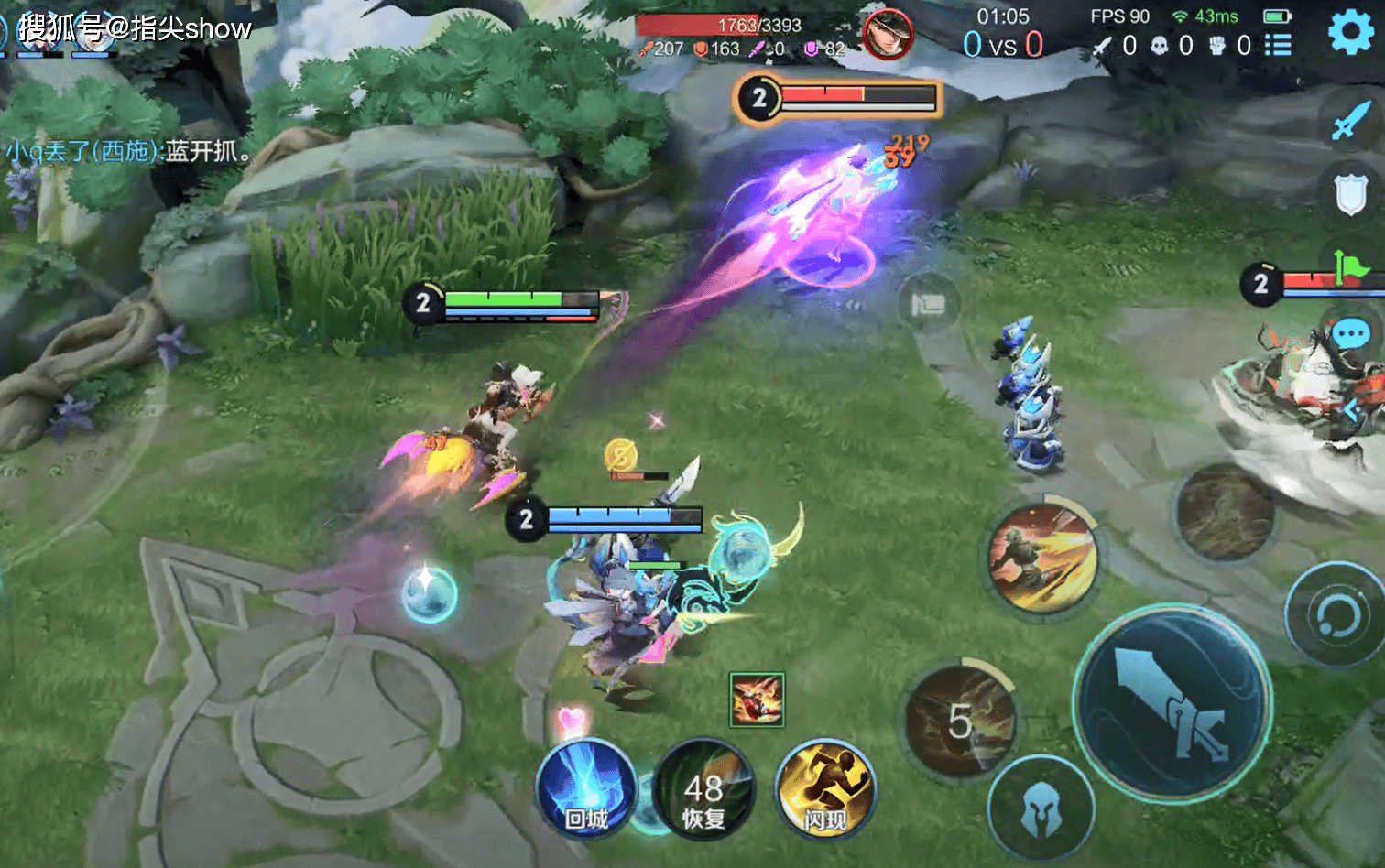
Task: Use the 回城 recall spell
Action: point(586,789)
